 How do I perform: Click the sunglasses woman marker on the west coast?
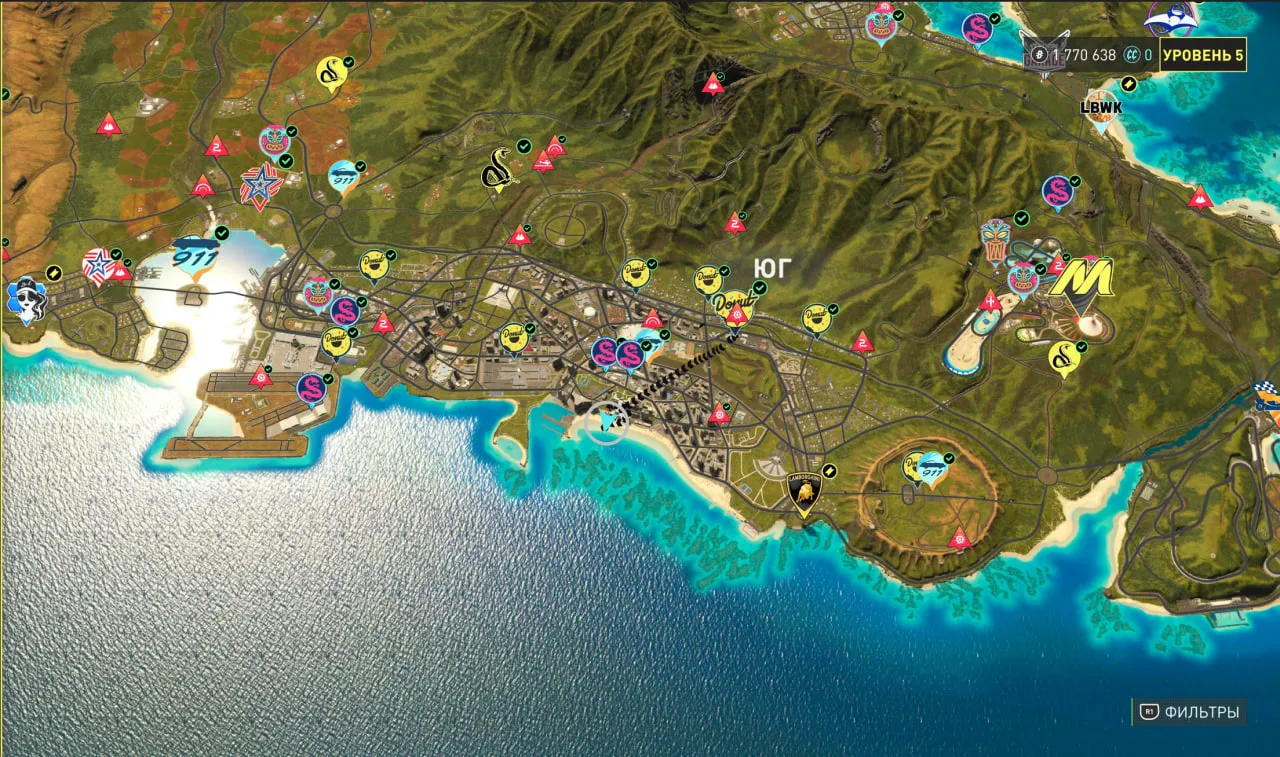pyautogui.click(x=26, y=298)
